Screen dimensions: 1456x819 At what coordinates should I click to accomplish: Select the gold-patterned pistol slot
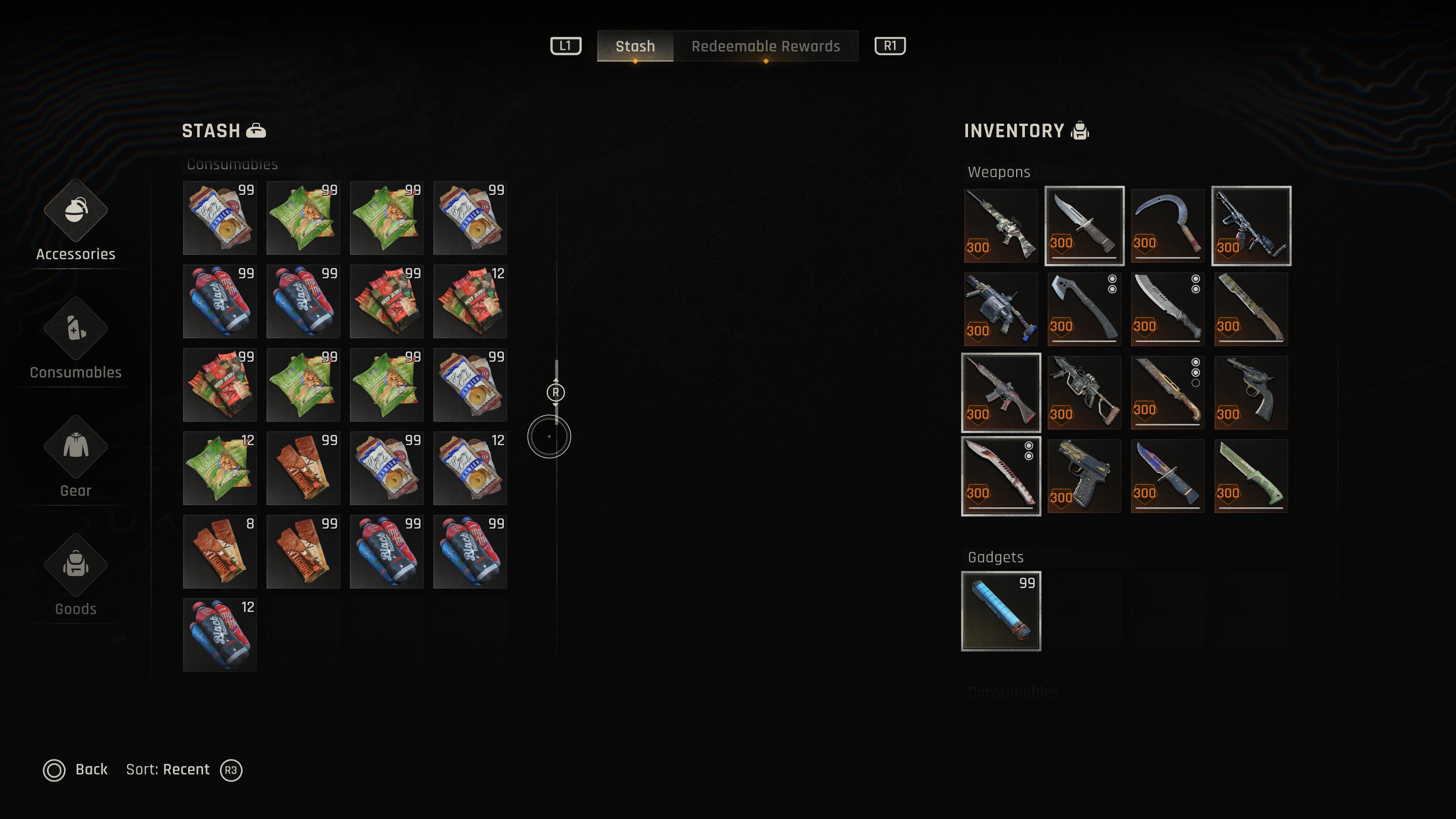point(1084,476)
